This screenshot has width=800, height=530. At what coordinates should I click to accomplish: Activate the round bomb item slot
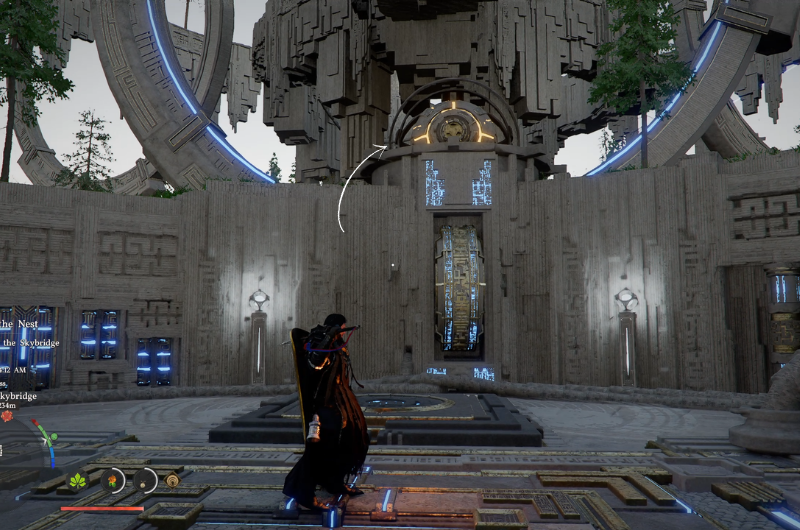[x=145, y=480]
